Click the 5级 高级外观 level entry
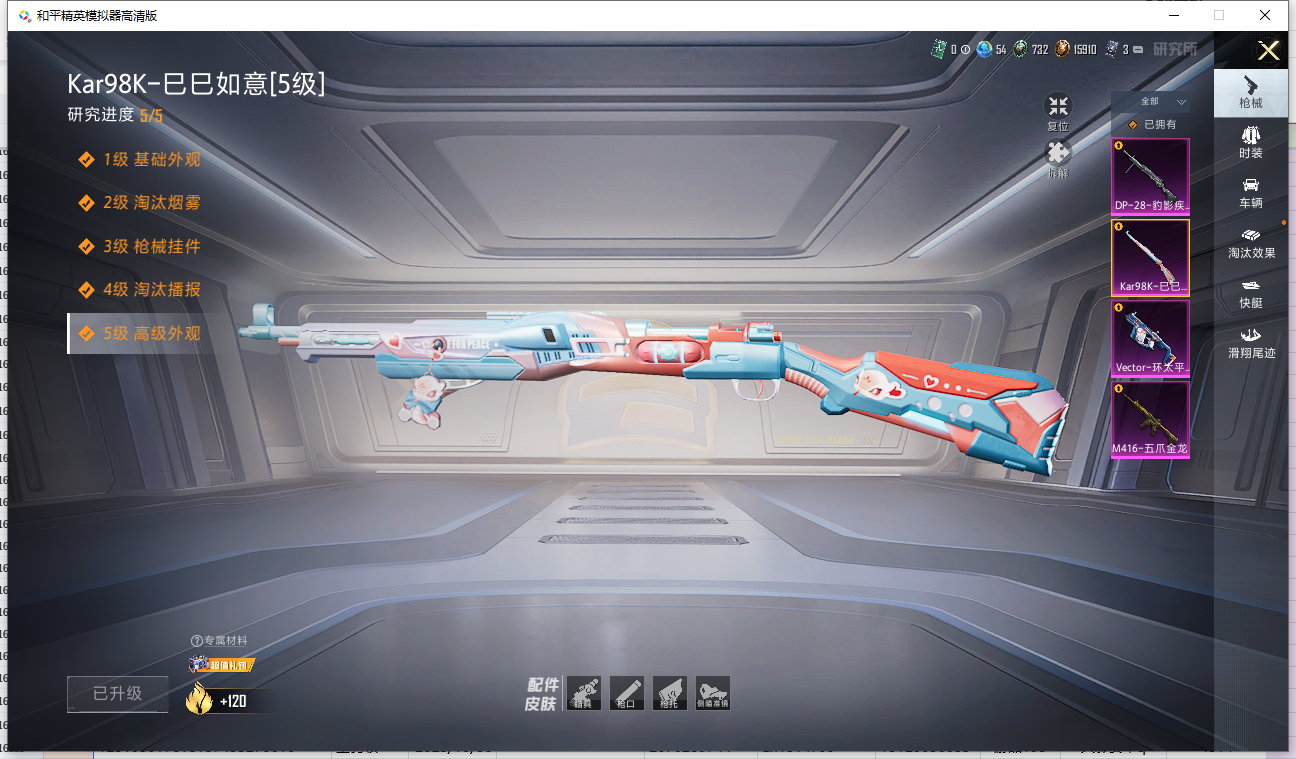 click(x=151, y=333)
